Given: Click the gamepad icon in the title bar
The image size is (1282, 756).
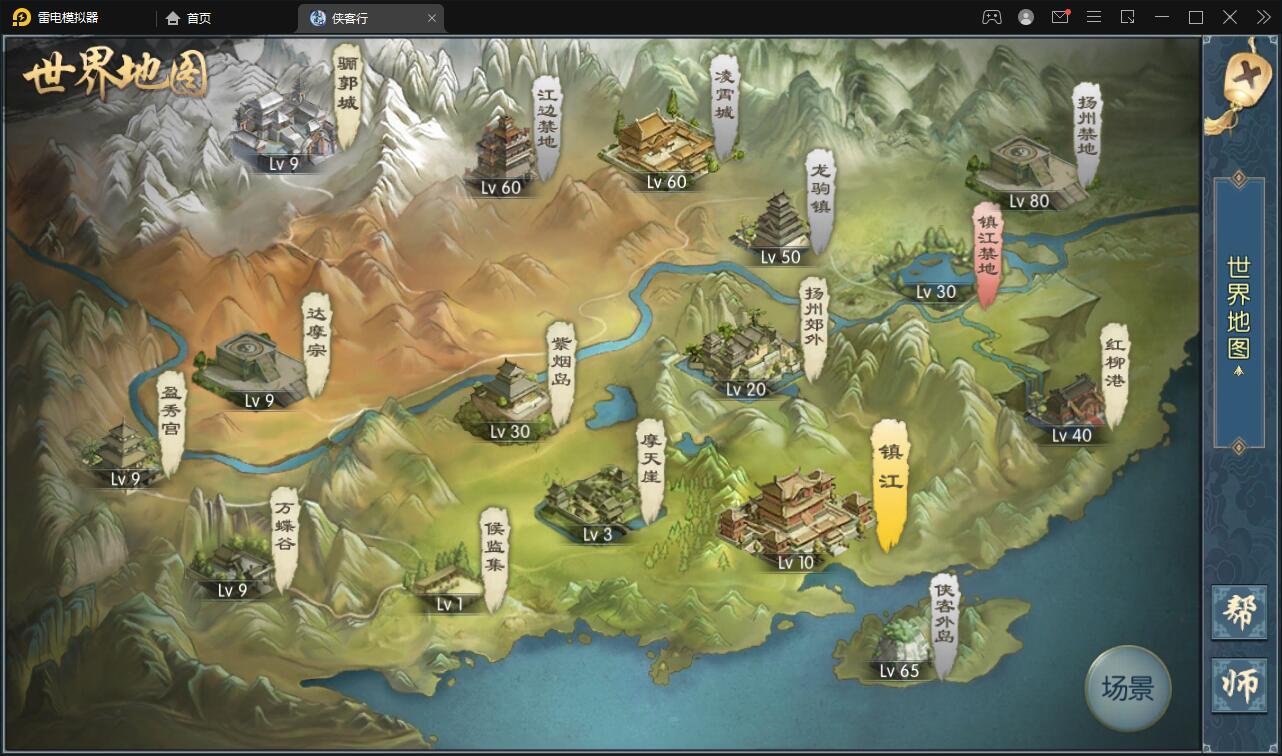Looking at the screenshot, I should click(x=992, y=17).
